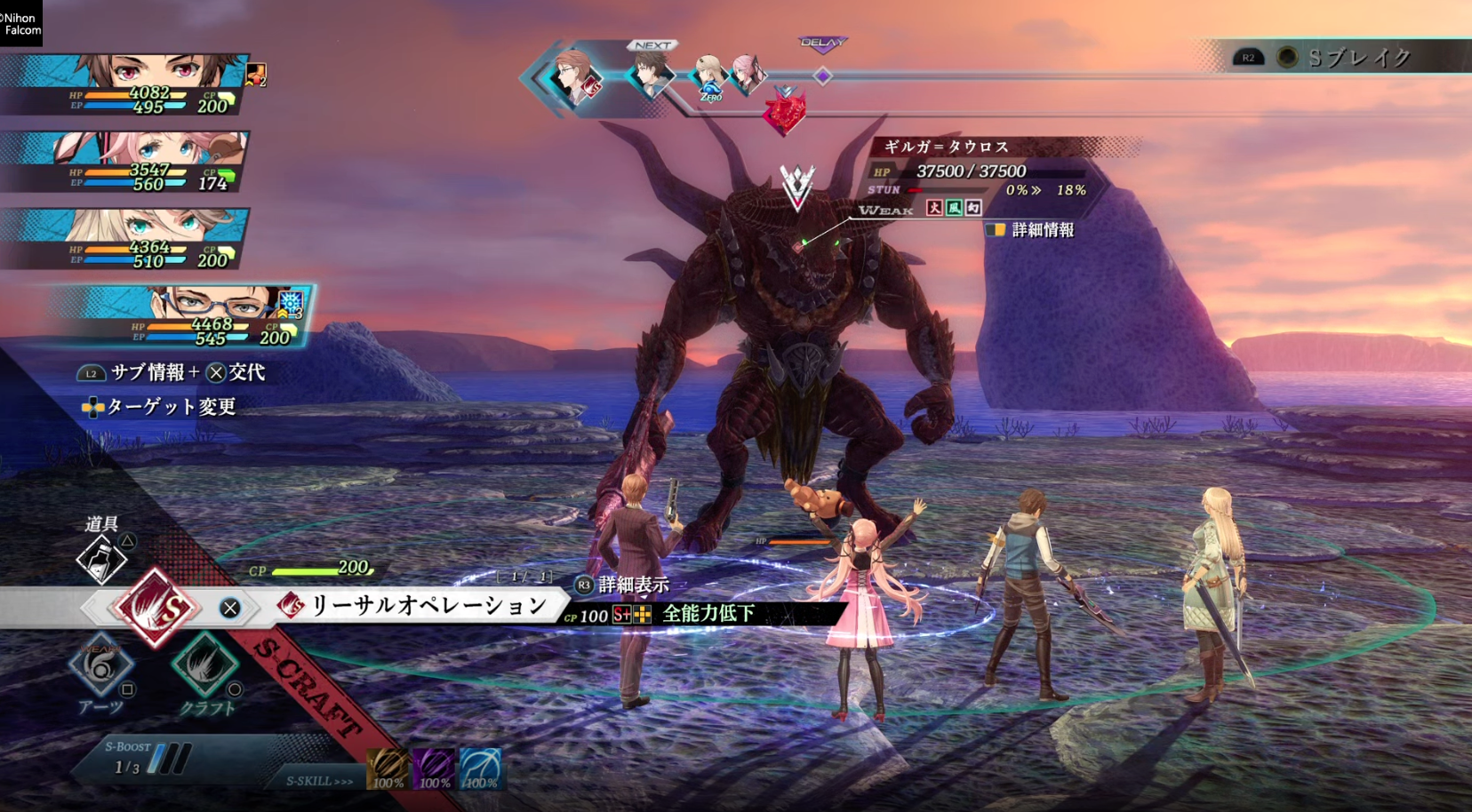
Task: Click the pink-haired girl's turn order portrait
Action: pyautogui.click(x=747, y=73)
